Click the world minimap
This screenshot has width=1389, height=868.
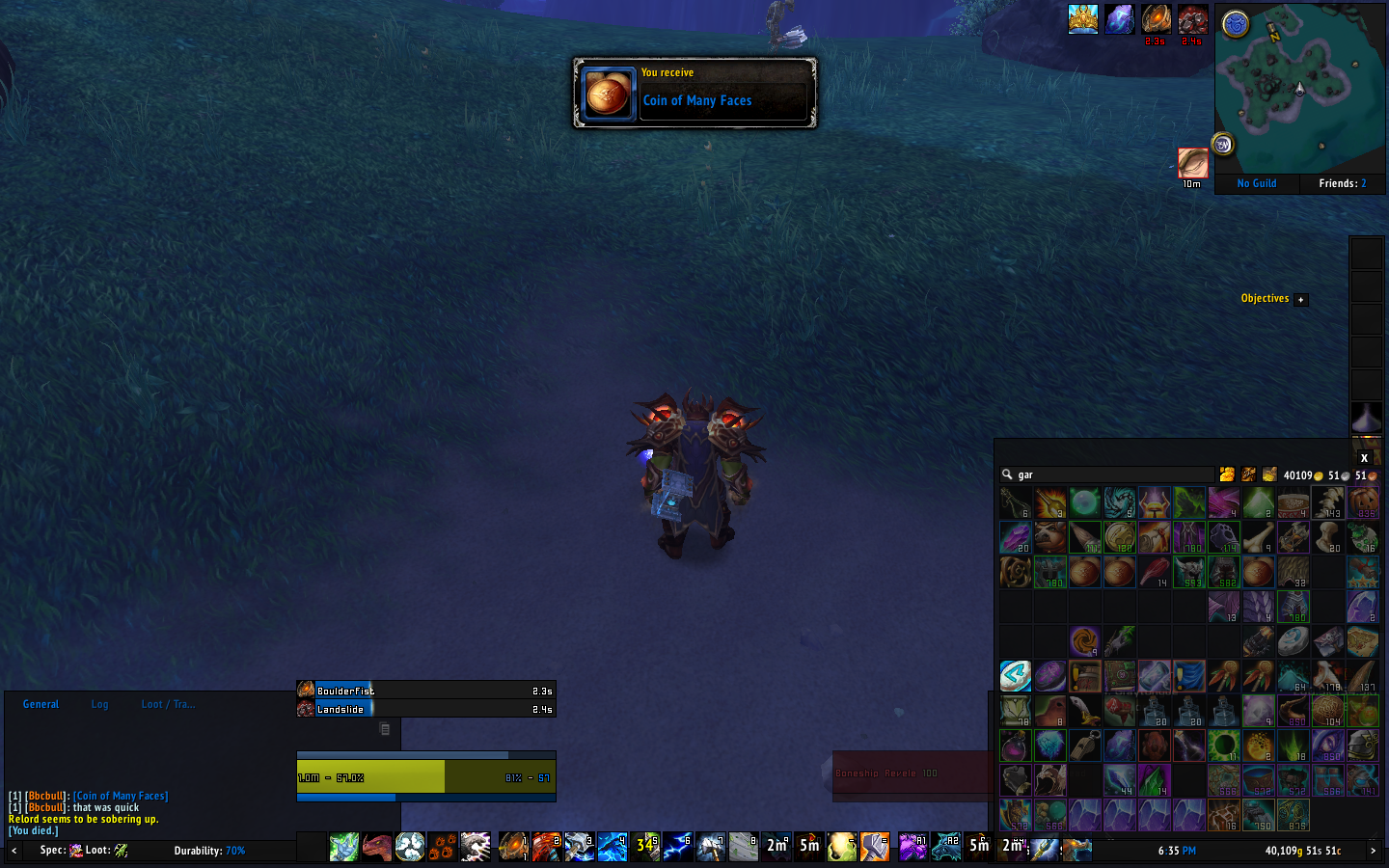1298,89
